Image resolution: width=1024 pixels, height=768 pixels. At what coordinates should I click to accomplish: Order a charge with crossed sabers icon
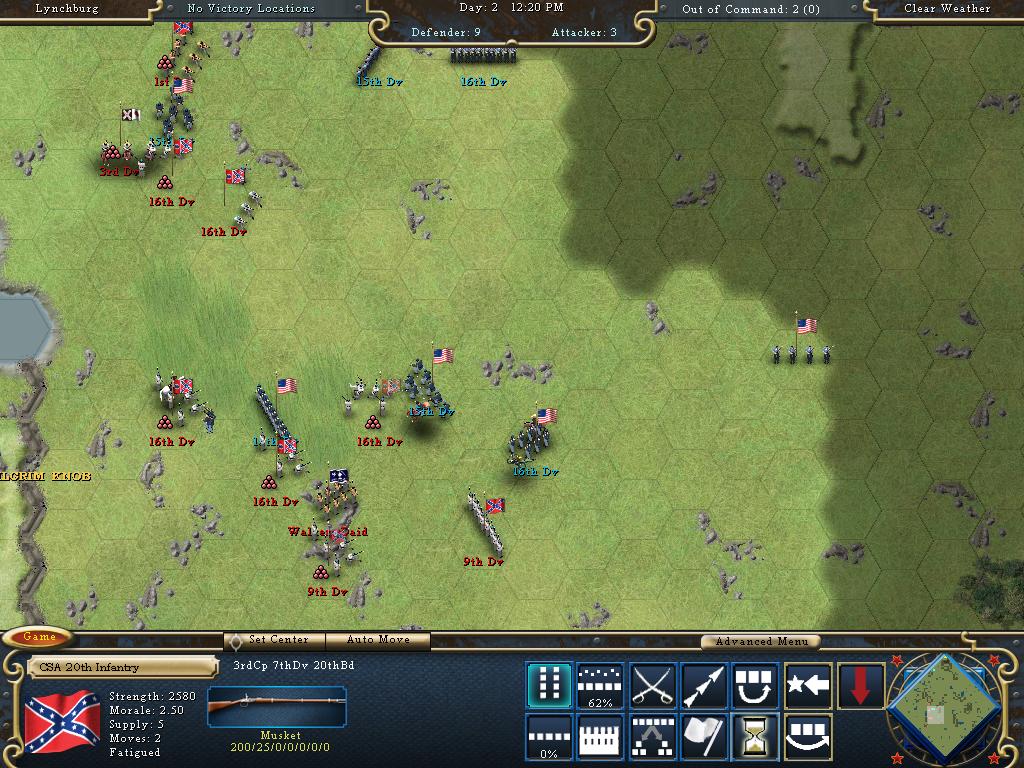pyautogui.click(x=653, y=686)
